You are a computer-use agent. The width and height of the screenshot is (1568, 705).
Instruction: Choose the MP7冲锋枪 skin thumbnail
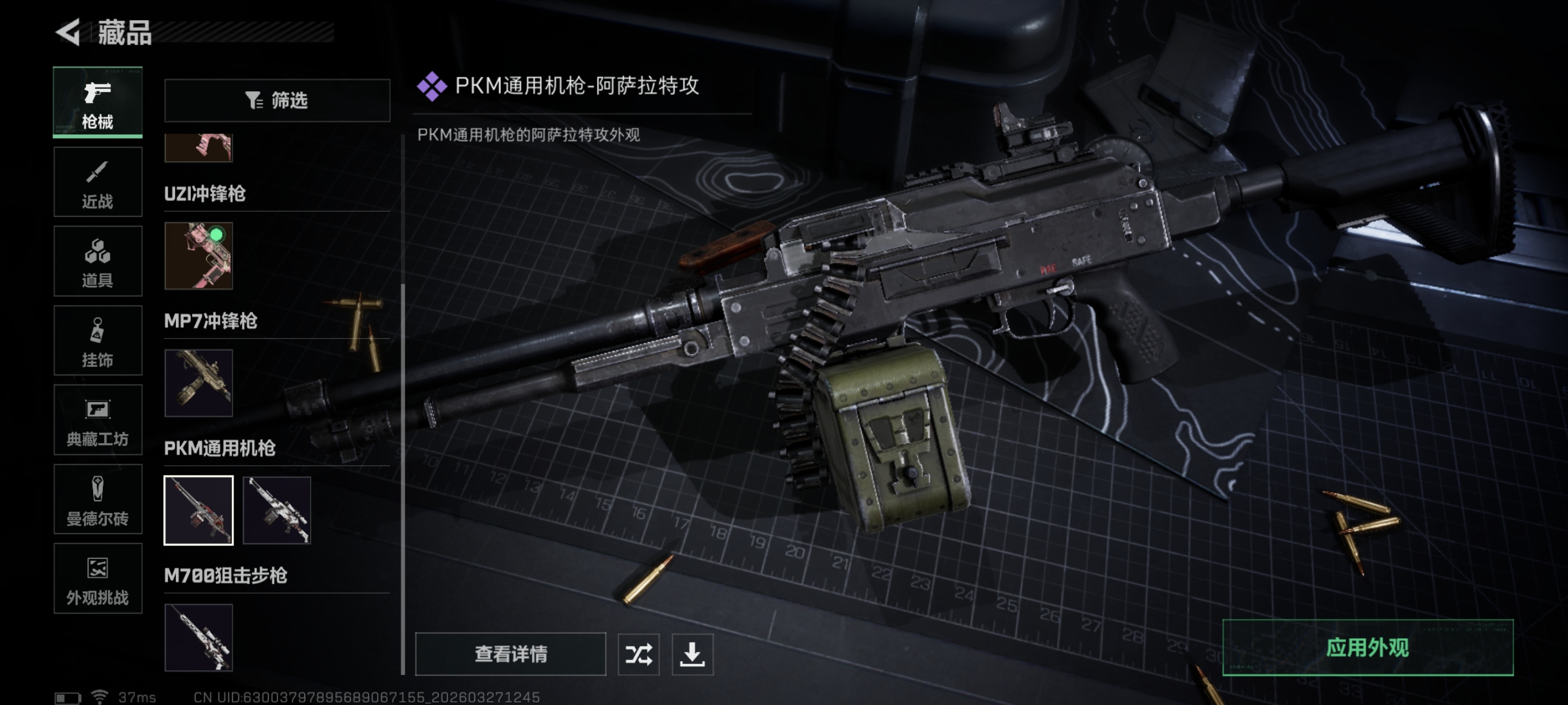tap(198, 383)
